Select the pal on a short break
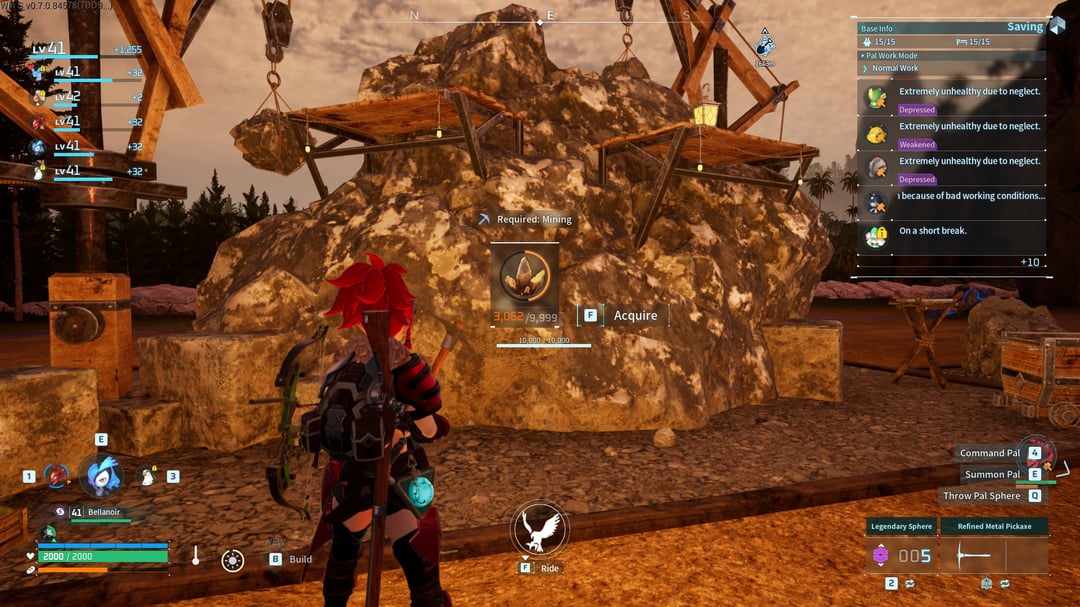1080x607 pixels. point(955,235)
